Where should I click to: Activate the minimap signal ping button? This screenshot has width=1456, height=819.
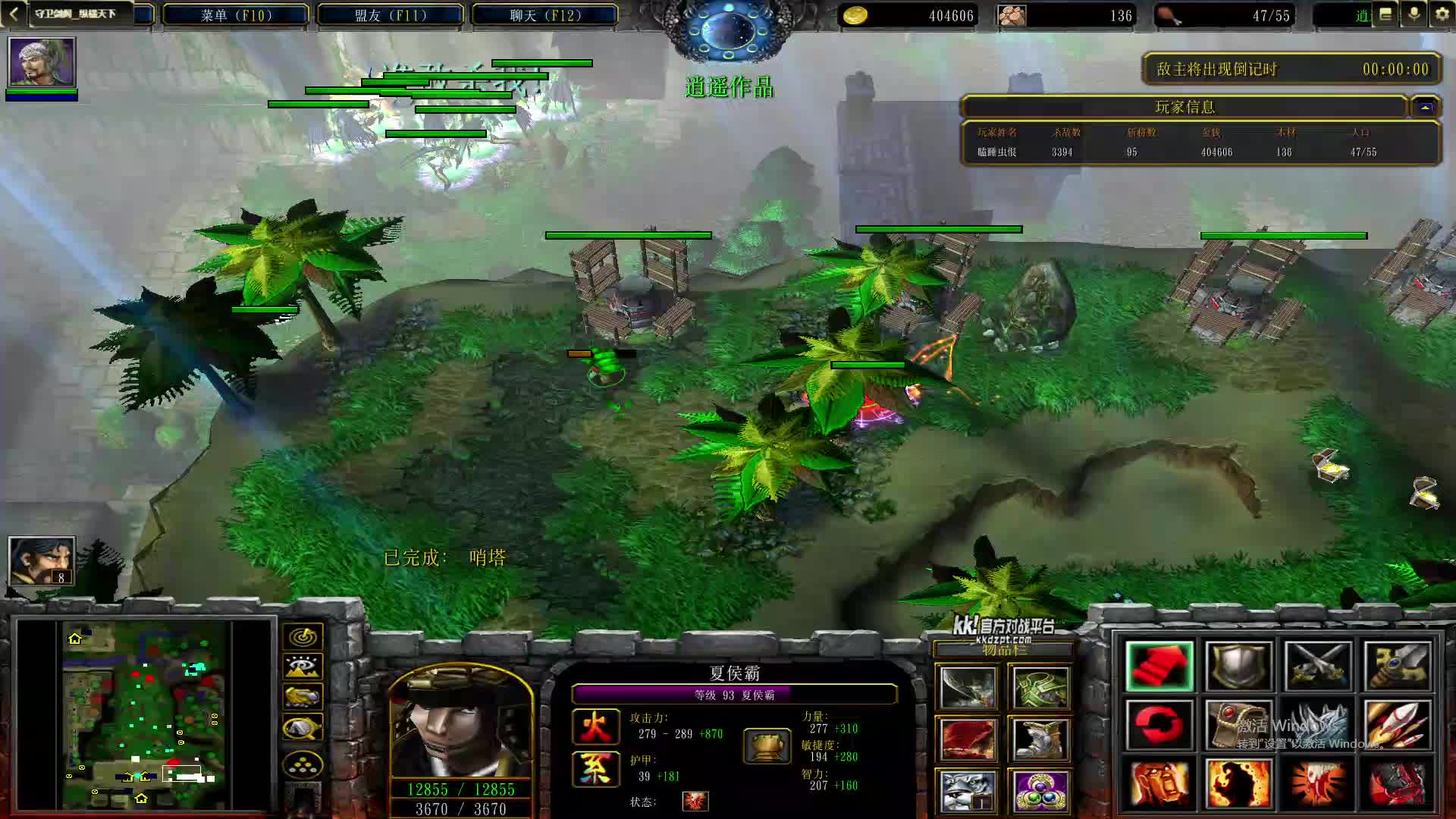coord(303,637)
